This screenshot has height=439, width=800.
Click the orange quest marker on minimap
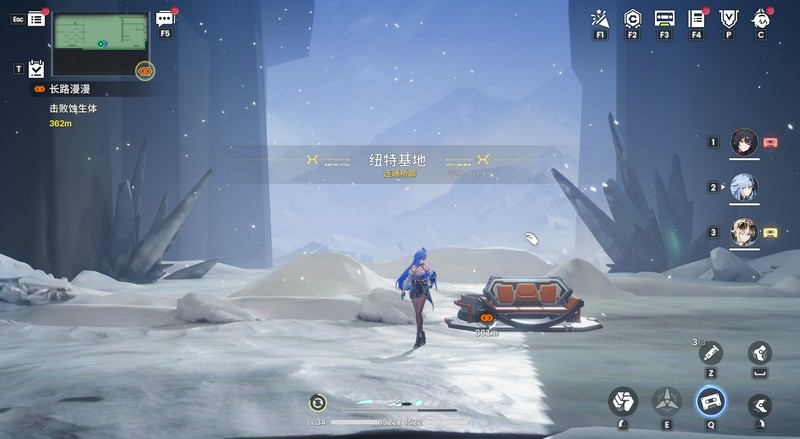145,70
